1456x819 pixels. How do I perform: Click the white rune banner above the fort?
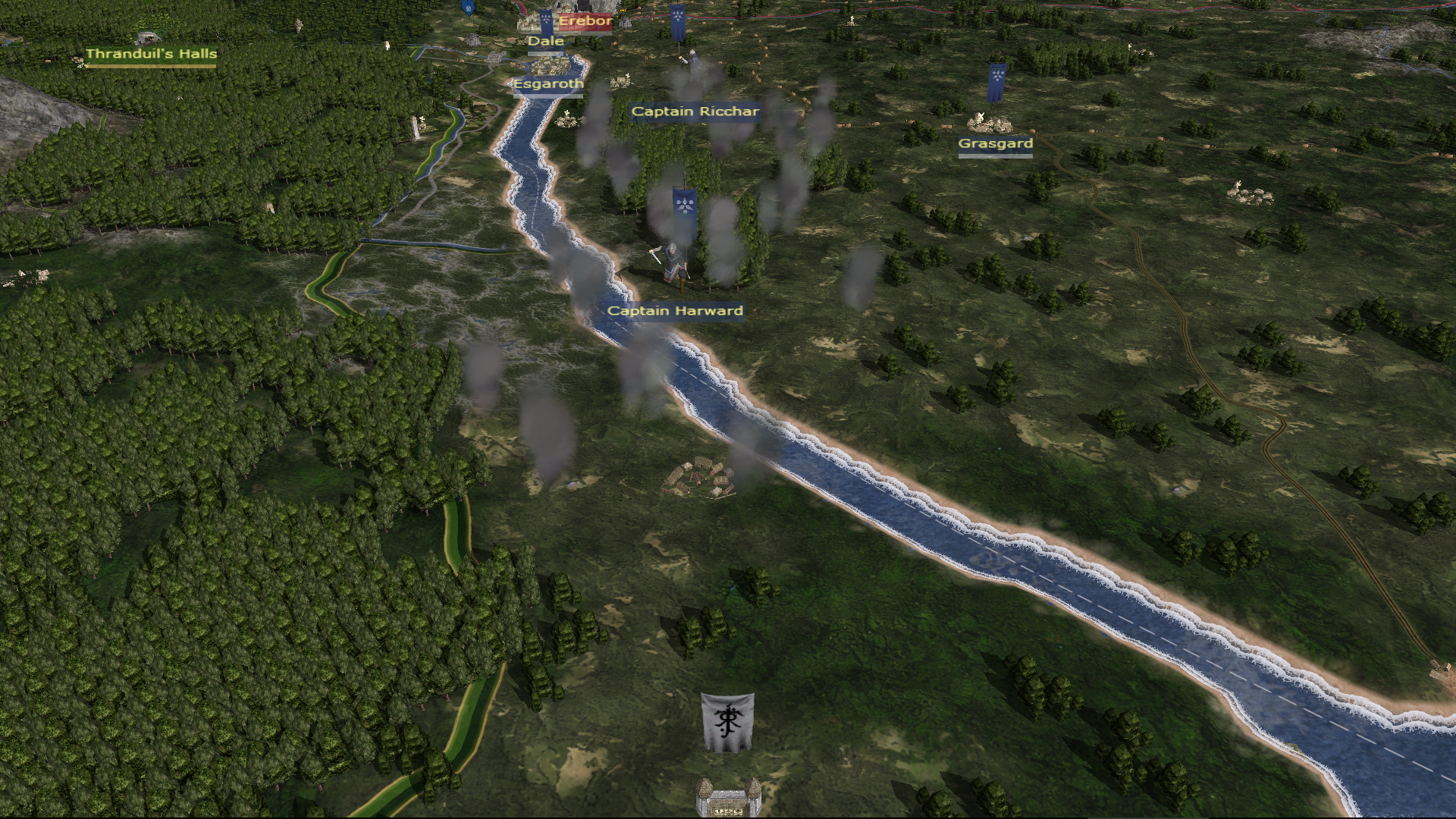726,723
